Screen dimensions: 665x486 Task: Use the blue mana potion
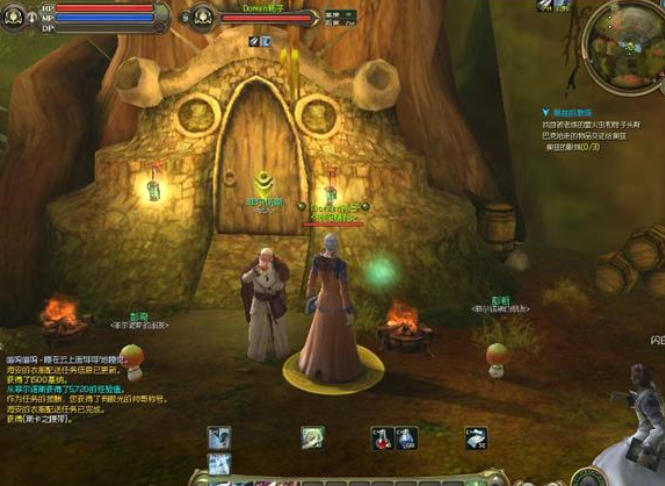[x=405, y=438]
